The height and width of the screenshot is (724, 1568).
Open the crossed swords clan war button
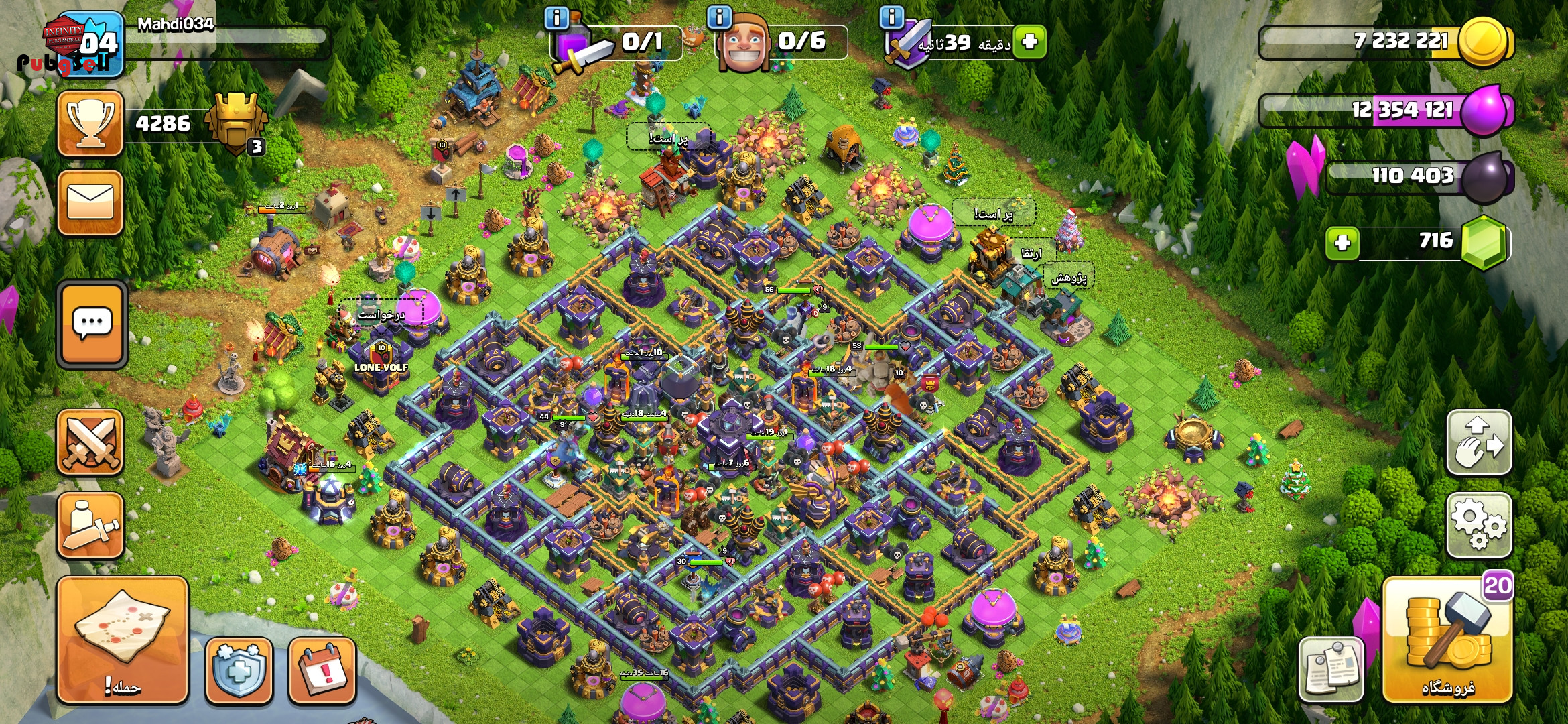point(90,442)
